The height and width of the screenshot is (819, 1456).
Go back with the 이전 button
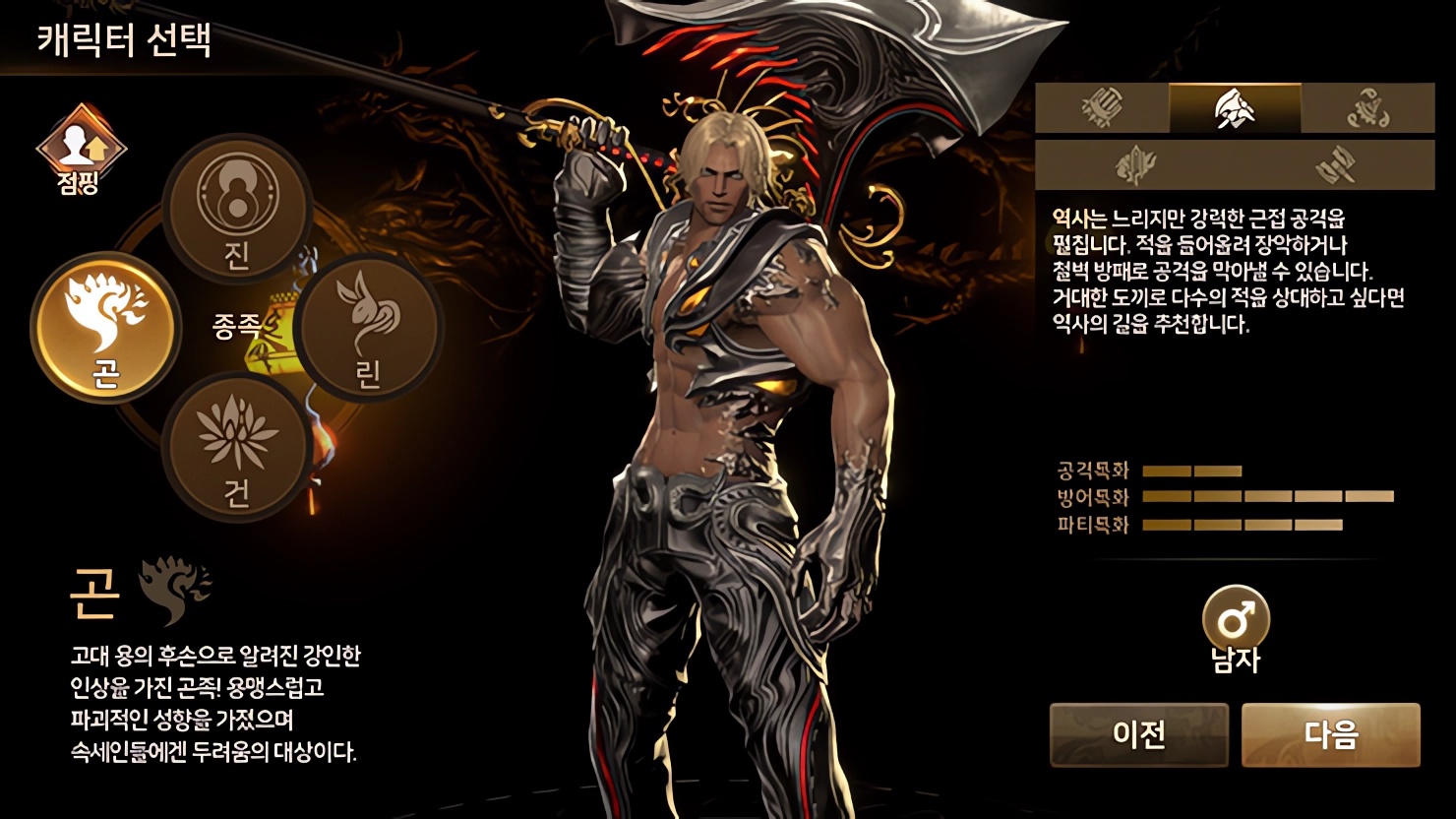click(1139, 734)
